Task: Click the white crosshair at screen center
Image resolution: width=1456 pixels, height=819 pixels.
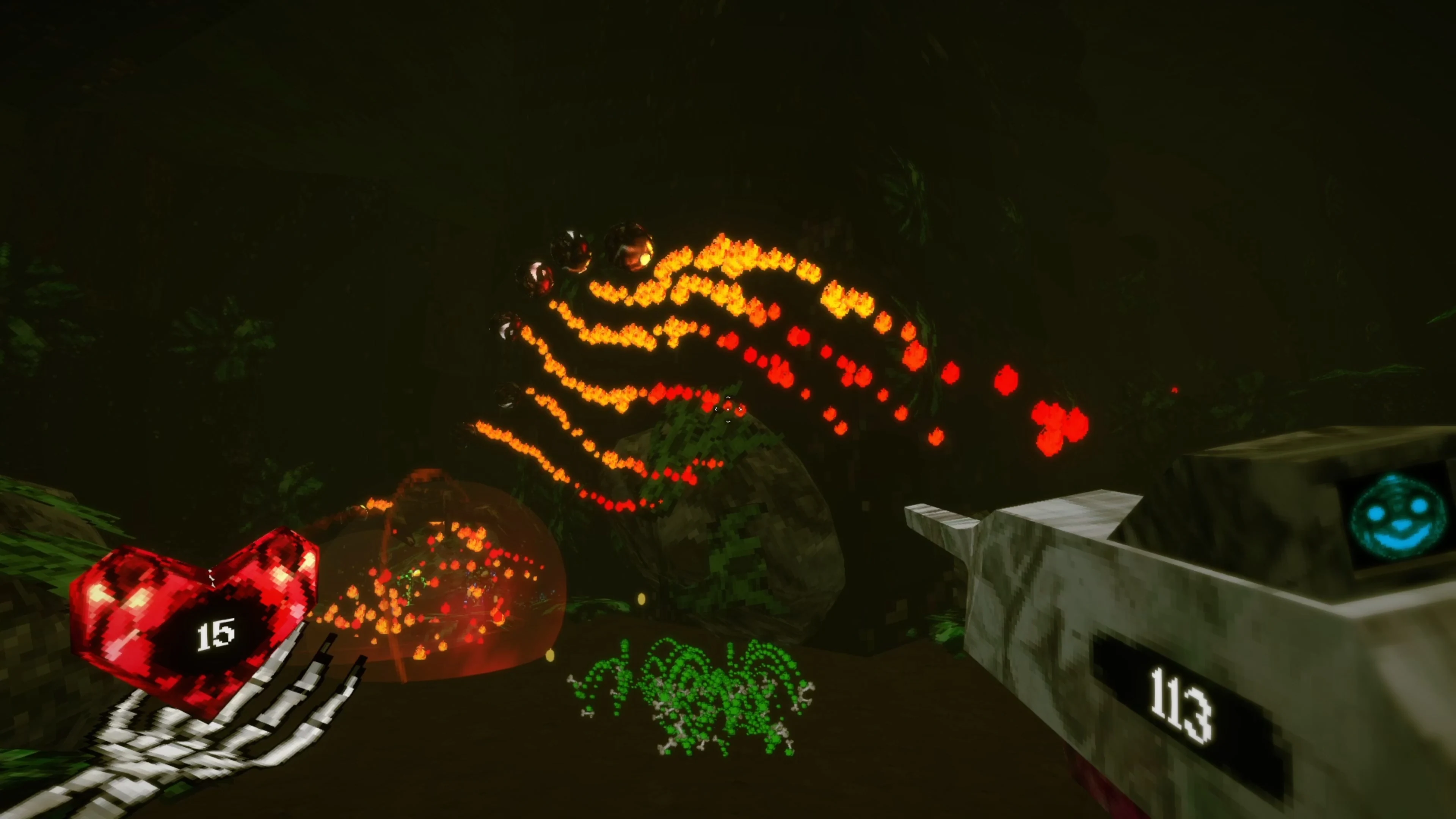Action: (728, 409)
